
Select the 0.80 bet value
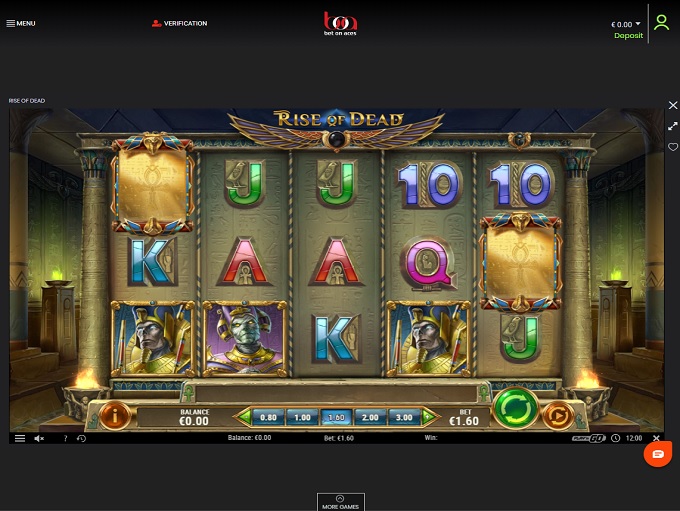[x=268, y=417]
